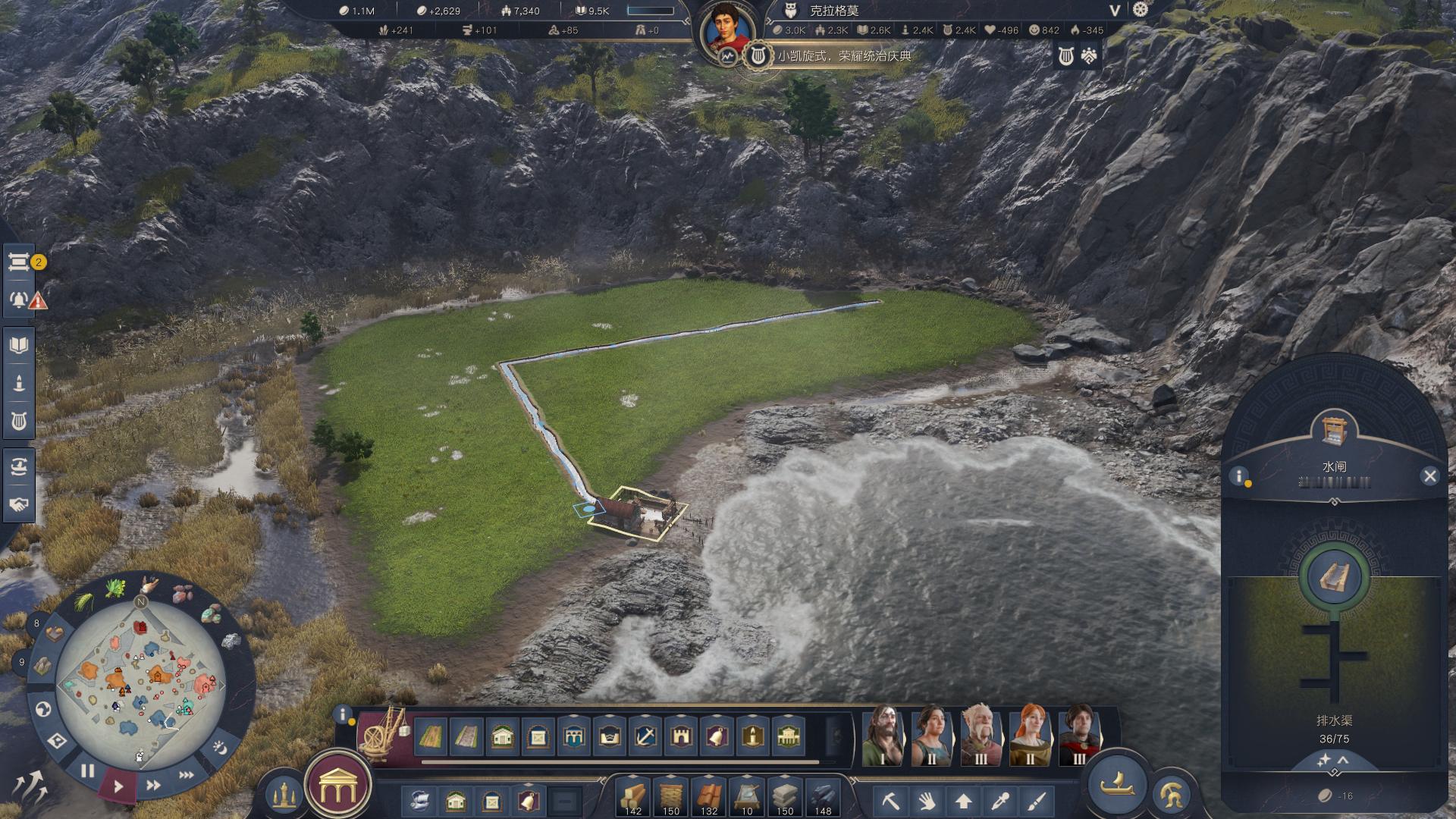Image resolution: width=1456 pixels, height=819 pixels.
Task: Activate the upgrade arrow tool
Action: coord(964,800)
